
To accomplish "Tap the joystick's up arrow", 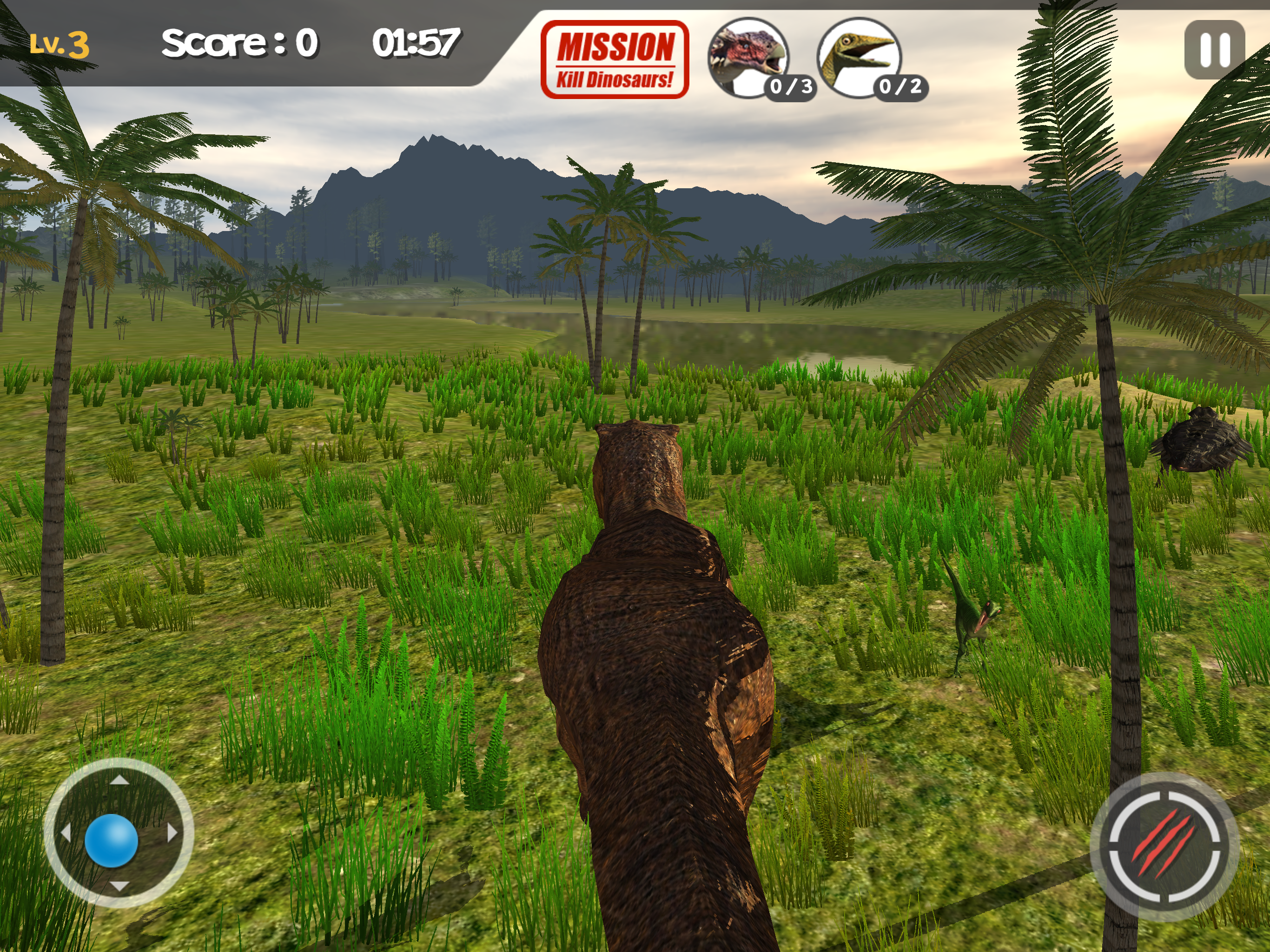I will 119,779.
